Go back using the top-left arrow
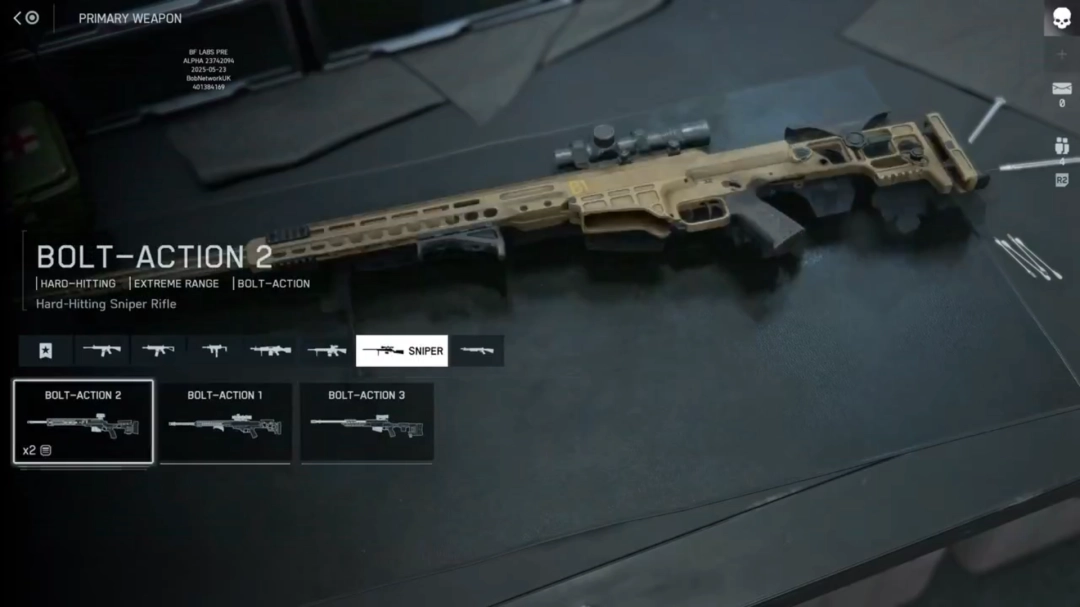The width and height of the screenshot is (1080, 607). 18,18
